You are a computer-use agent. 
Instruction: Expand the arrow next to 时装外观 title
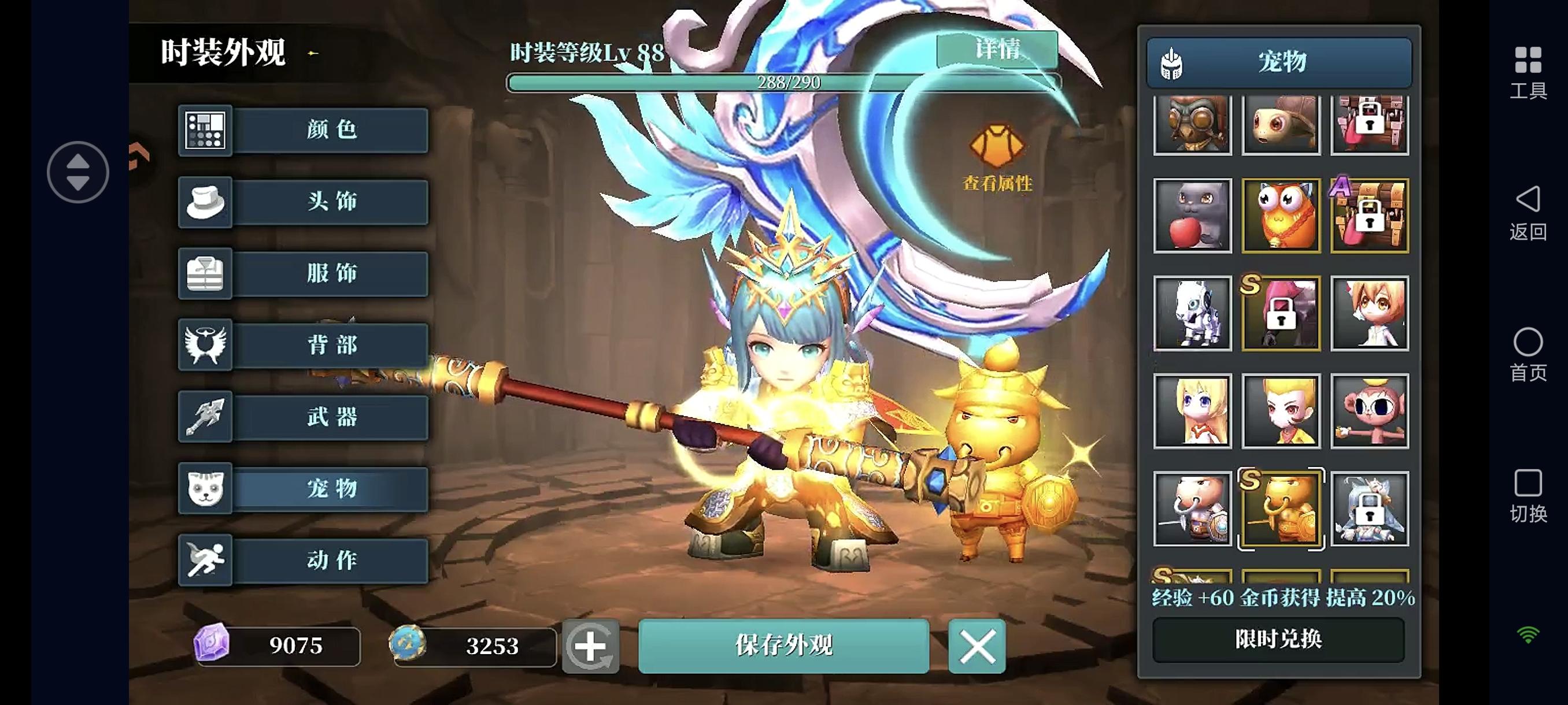(x=311, y=54)
